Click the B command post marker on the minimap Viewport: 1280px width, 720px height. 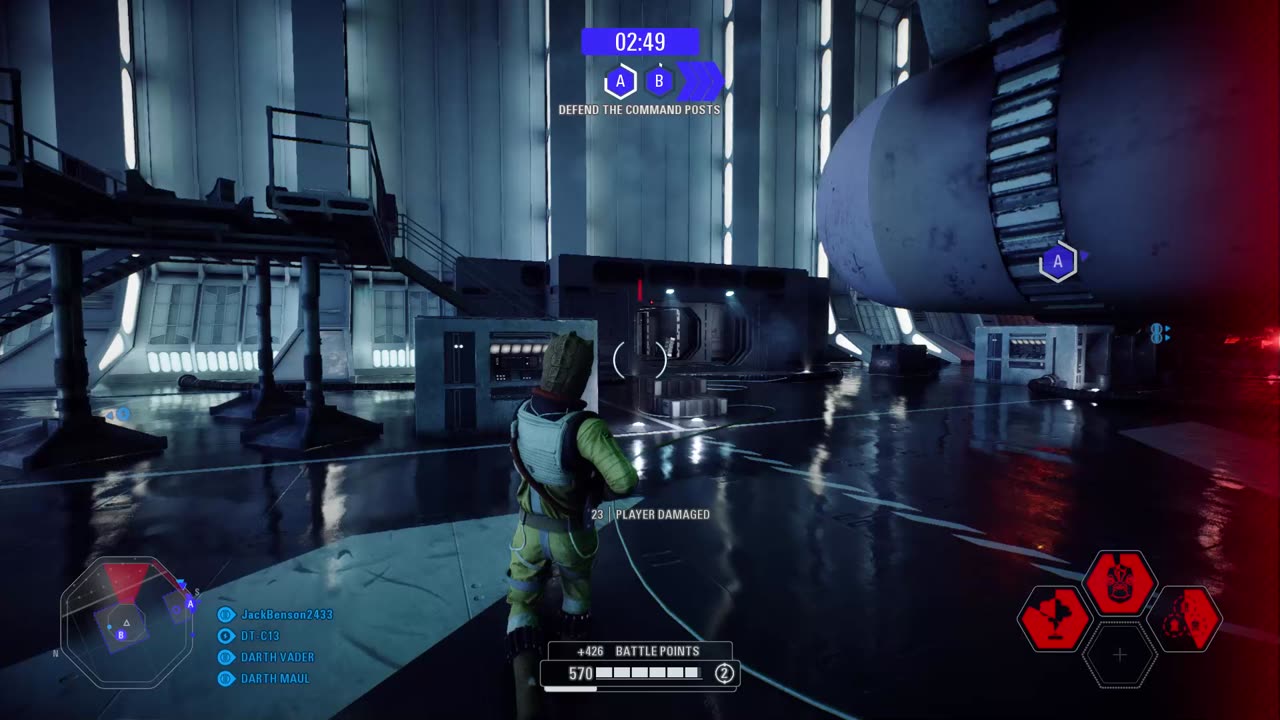121,634
